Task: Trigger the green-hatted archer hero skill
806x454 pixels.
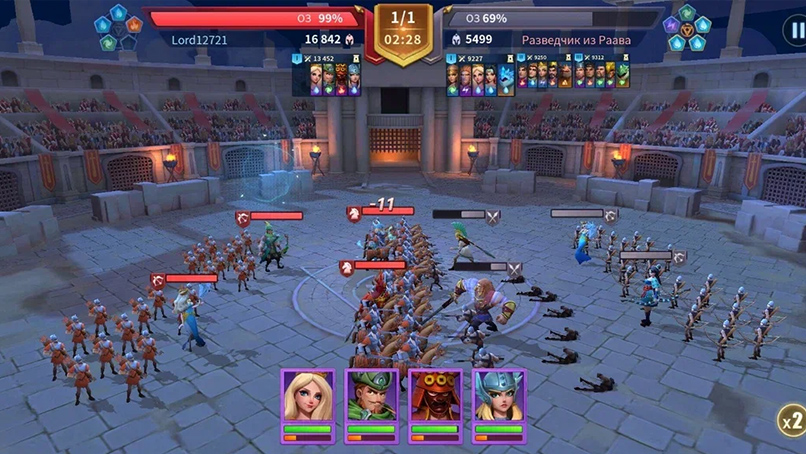Action: (x=372, y=399)
